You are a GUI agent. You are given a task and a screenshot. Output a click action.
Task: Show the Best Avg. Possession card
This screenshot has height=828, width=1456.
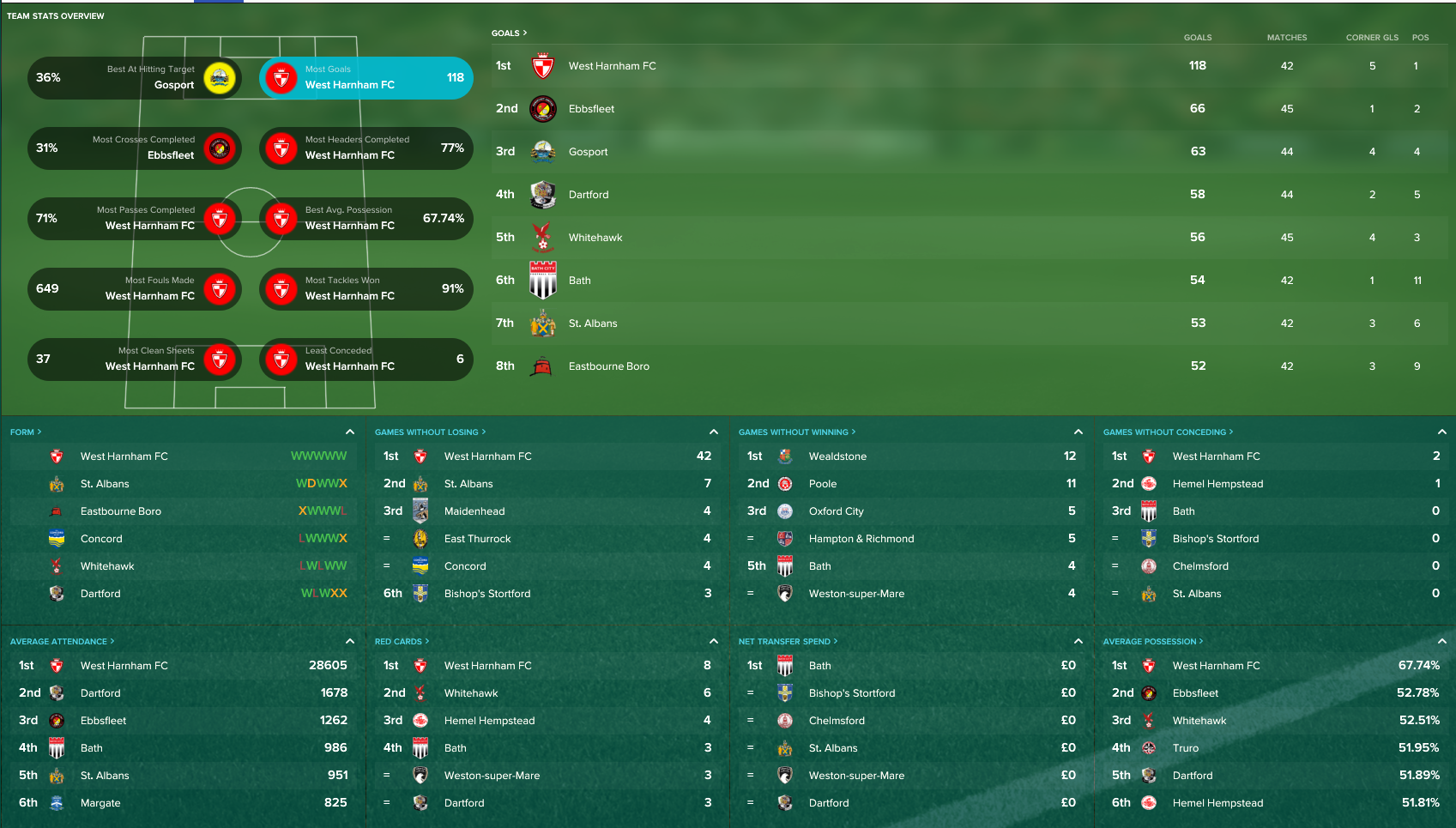point(366,219)
